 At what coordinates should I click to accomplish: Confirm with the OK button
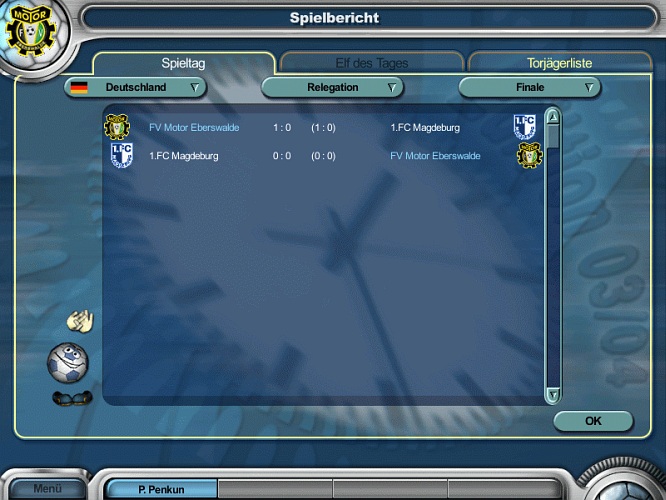(x=593, y=421)
